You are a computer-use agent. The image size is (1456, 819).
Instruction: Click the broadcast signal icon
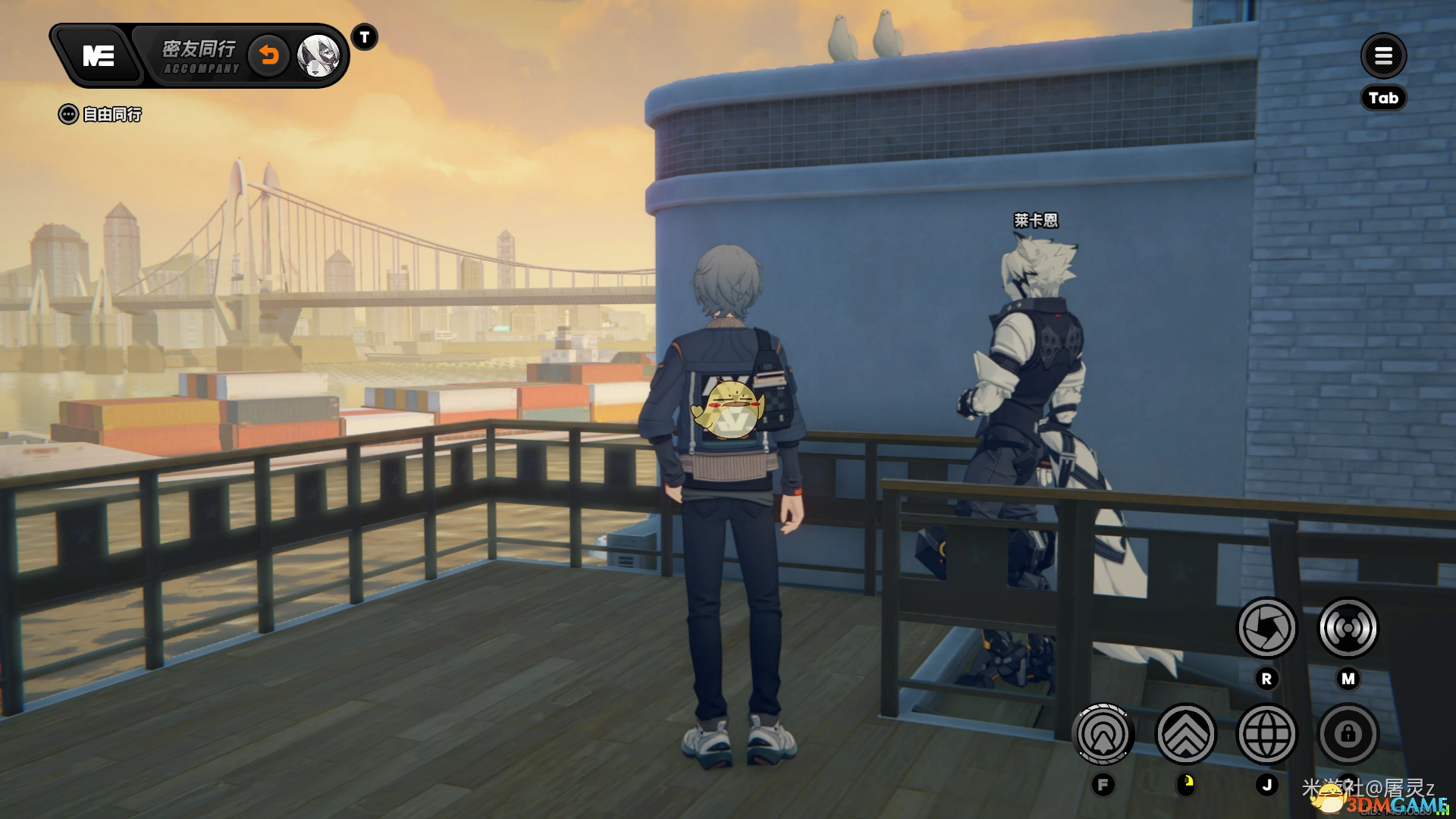click(x=1348, y=628)
